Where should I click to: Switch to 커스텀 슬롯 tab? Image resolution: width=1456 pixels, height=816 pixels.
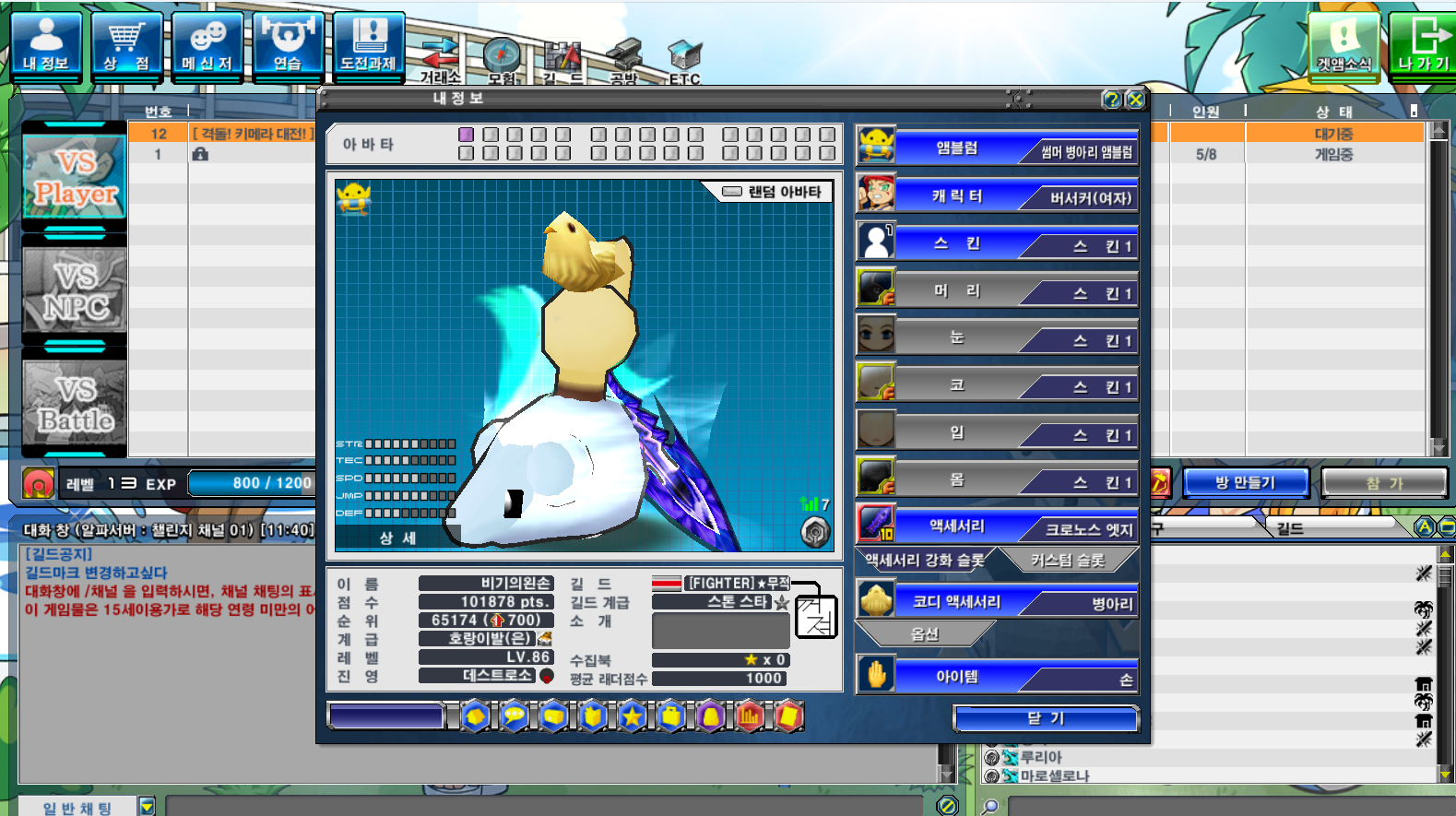point(1068,560)
